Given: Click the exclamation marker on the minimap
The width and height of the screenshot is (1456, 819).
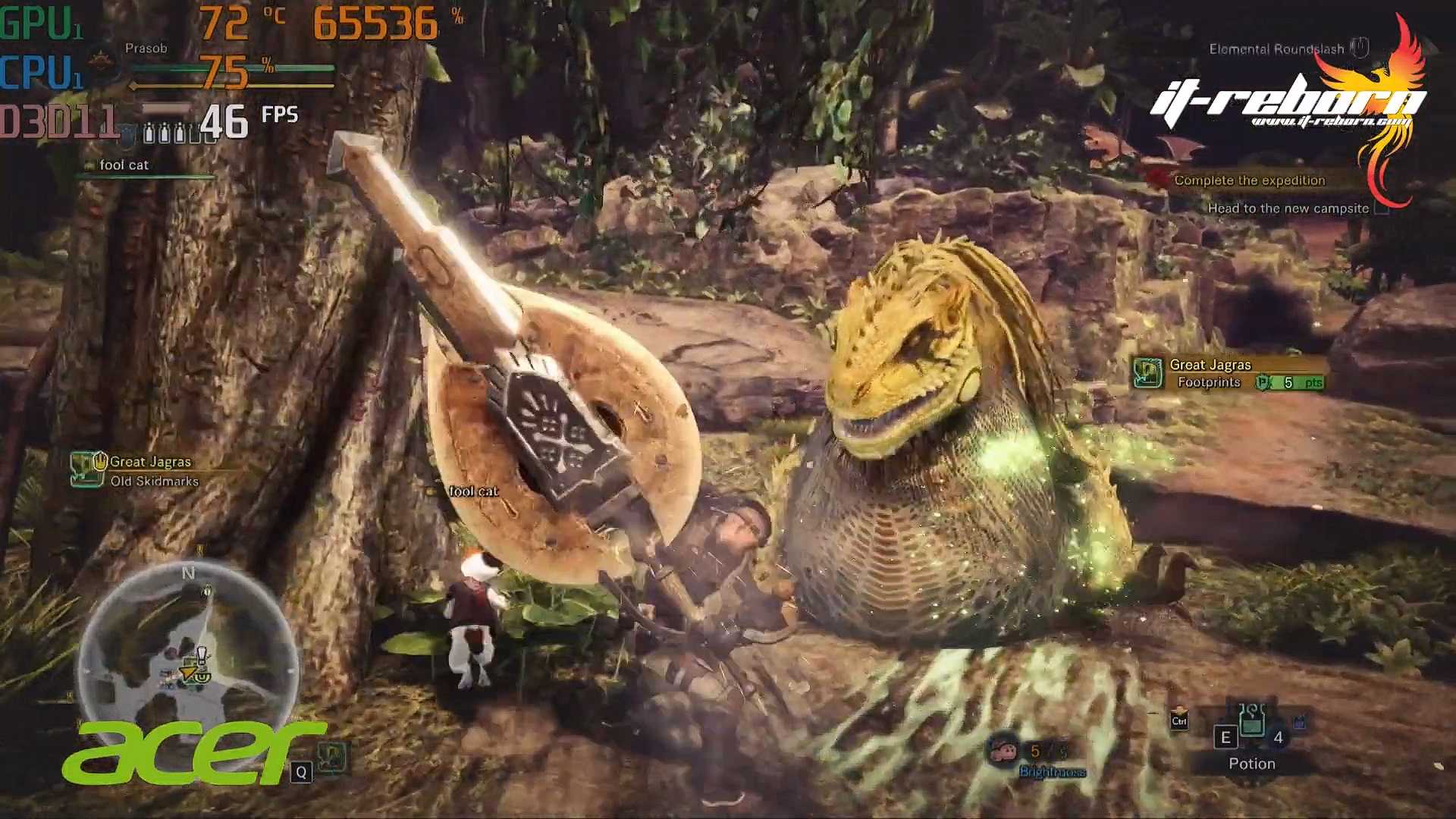Looking at the screenshot, I should pos(201,654).
